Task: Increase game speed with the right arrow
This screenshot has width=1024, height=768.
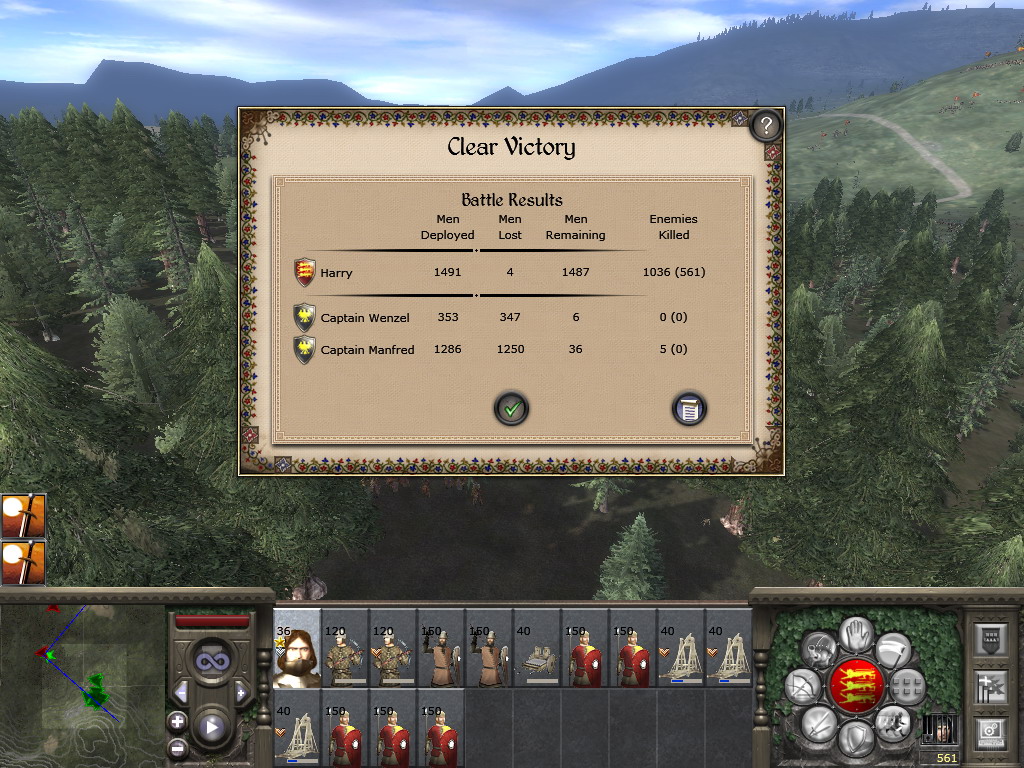Action: 240,692
